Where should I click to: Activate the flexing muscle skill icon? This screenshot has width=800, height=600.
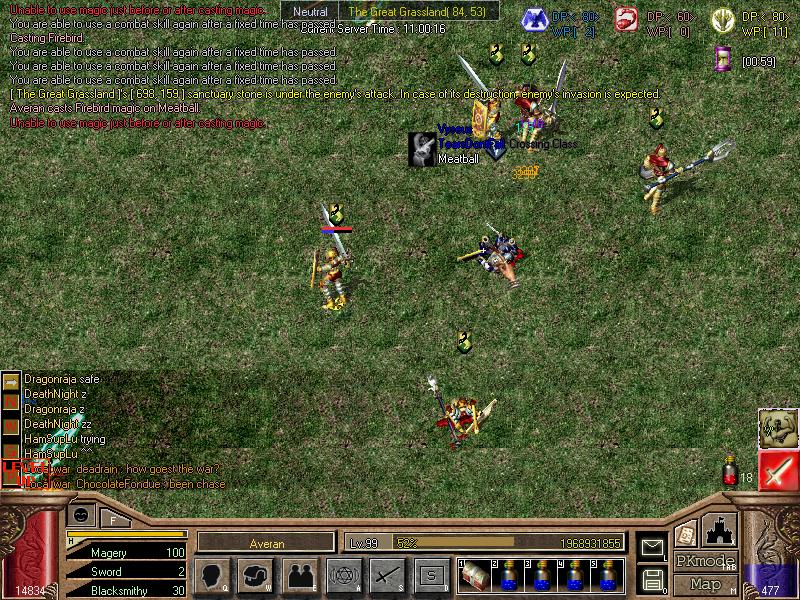click(x=777, y=428)
